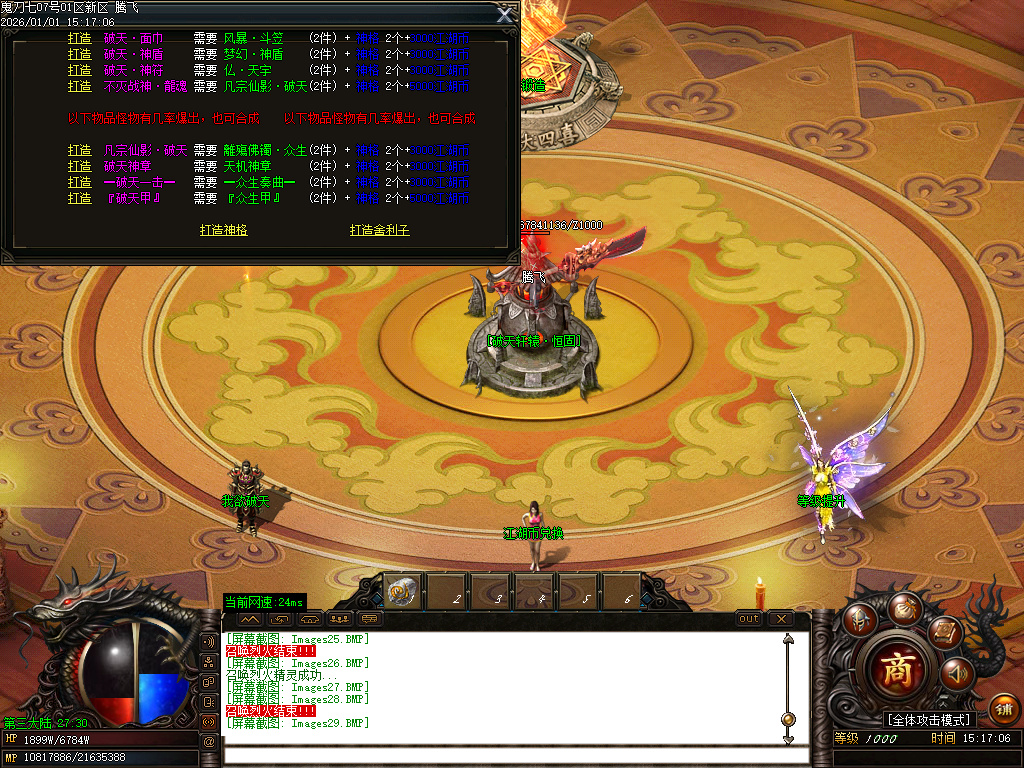Switch the 全体攻击模式 attack mode

pyautogui.click(x=929, y=720)
